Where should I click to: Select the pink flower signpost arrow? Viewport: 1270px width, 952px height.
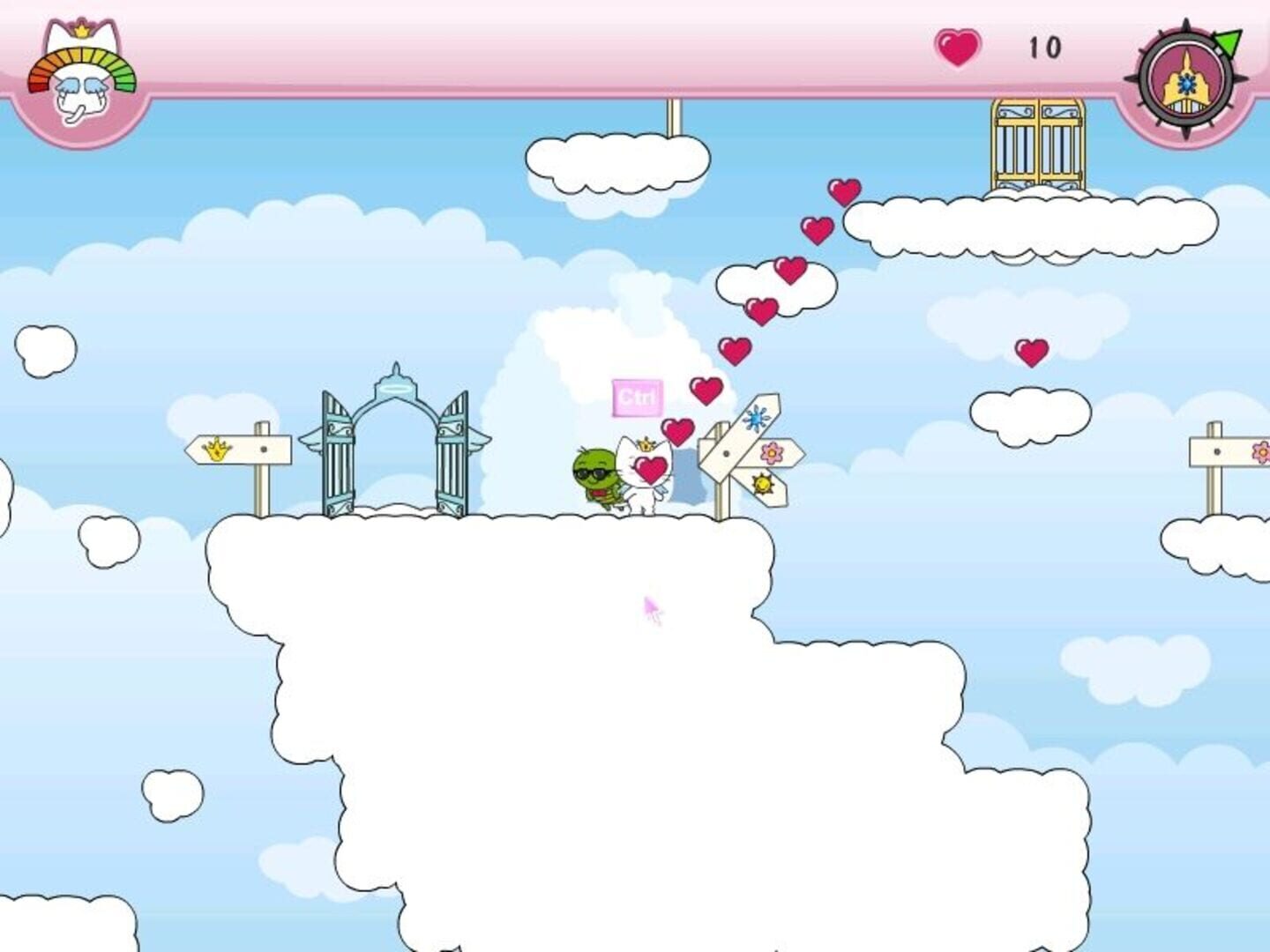(771, 451)
